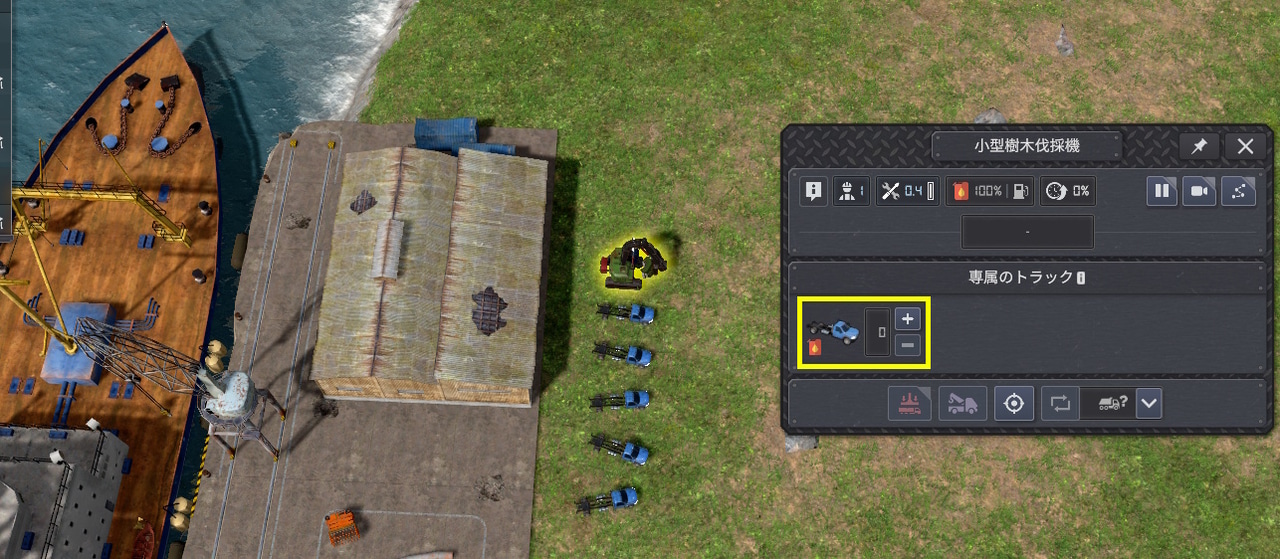Add a dedicated truck with plus button
1280x559 pixels.
(x=907, y=320)
